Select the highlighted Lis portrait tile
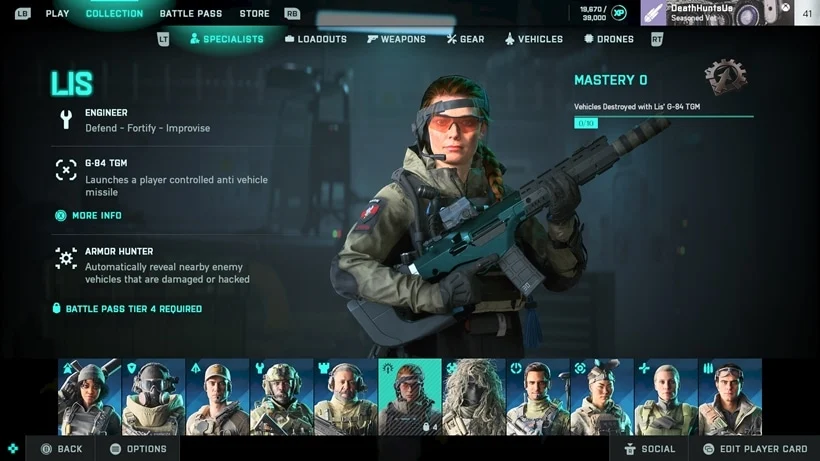 [x=410, y=397]
